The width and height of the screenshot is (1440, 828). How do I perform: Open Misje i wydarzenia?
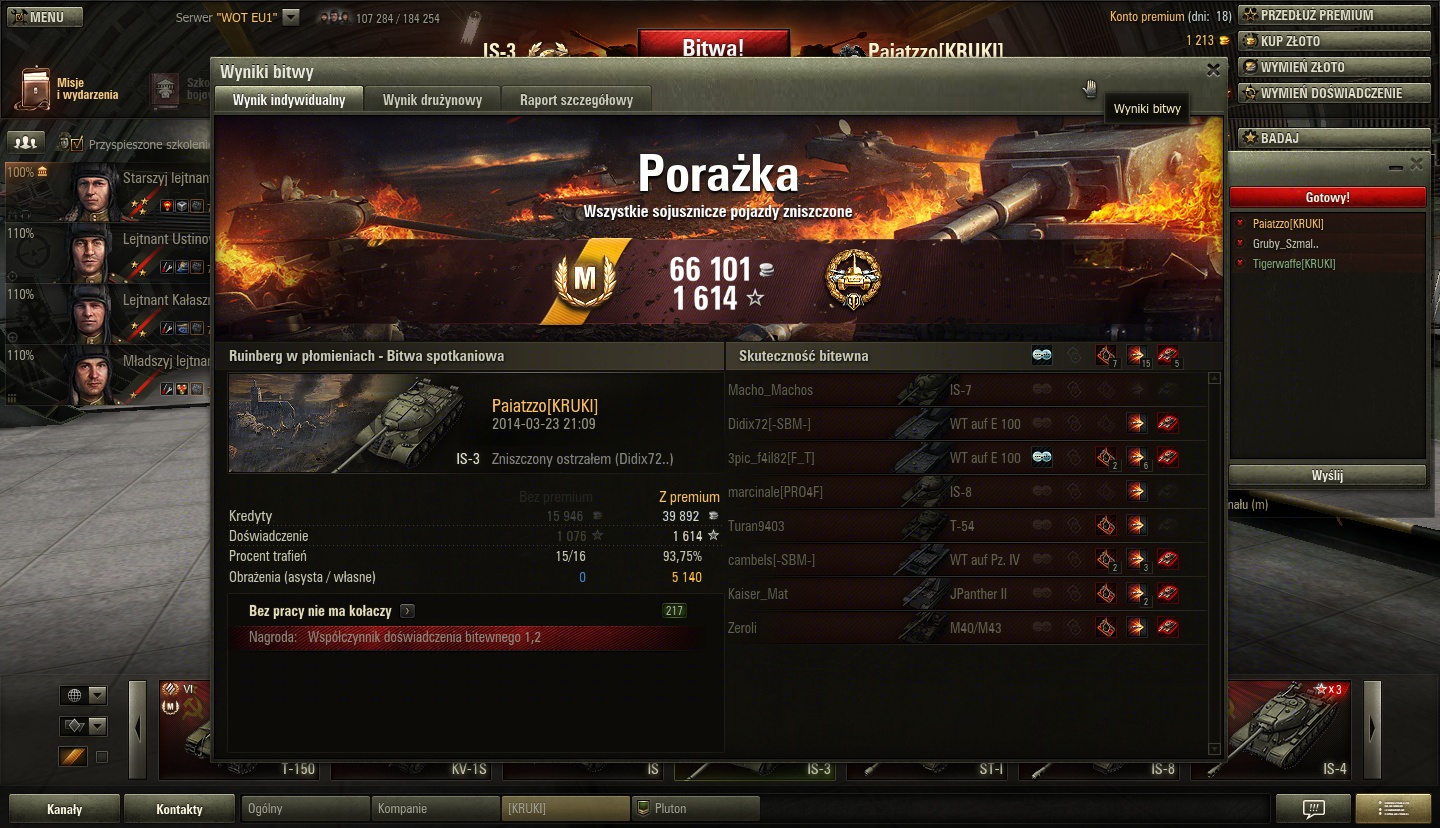coord(68,89)
